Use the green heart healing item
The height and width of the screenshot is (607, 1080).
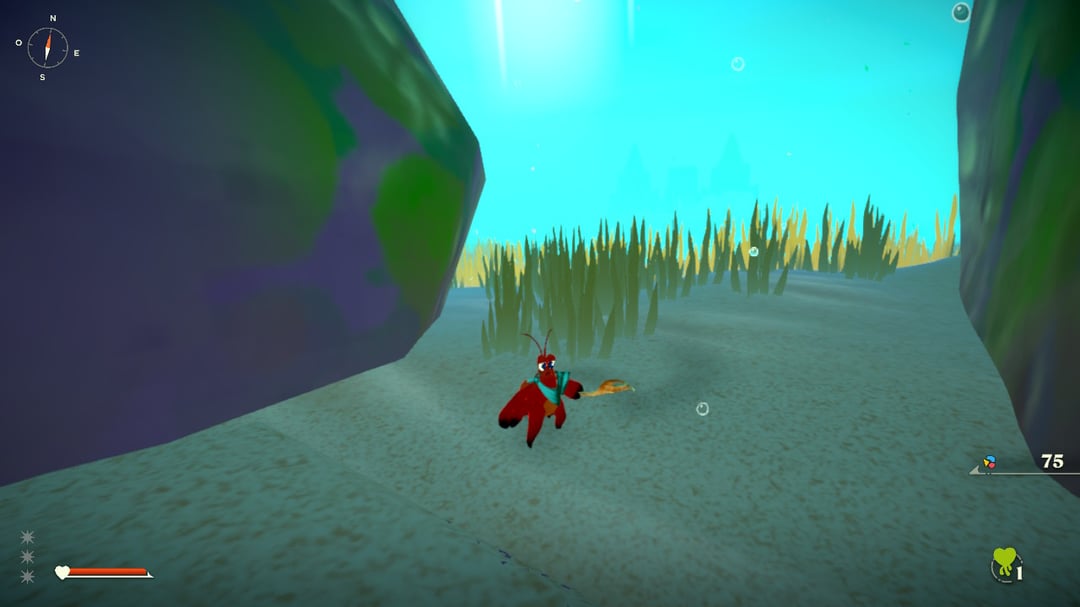click(x=1004, y=563)
